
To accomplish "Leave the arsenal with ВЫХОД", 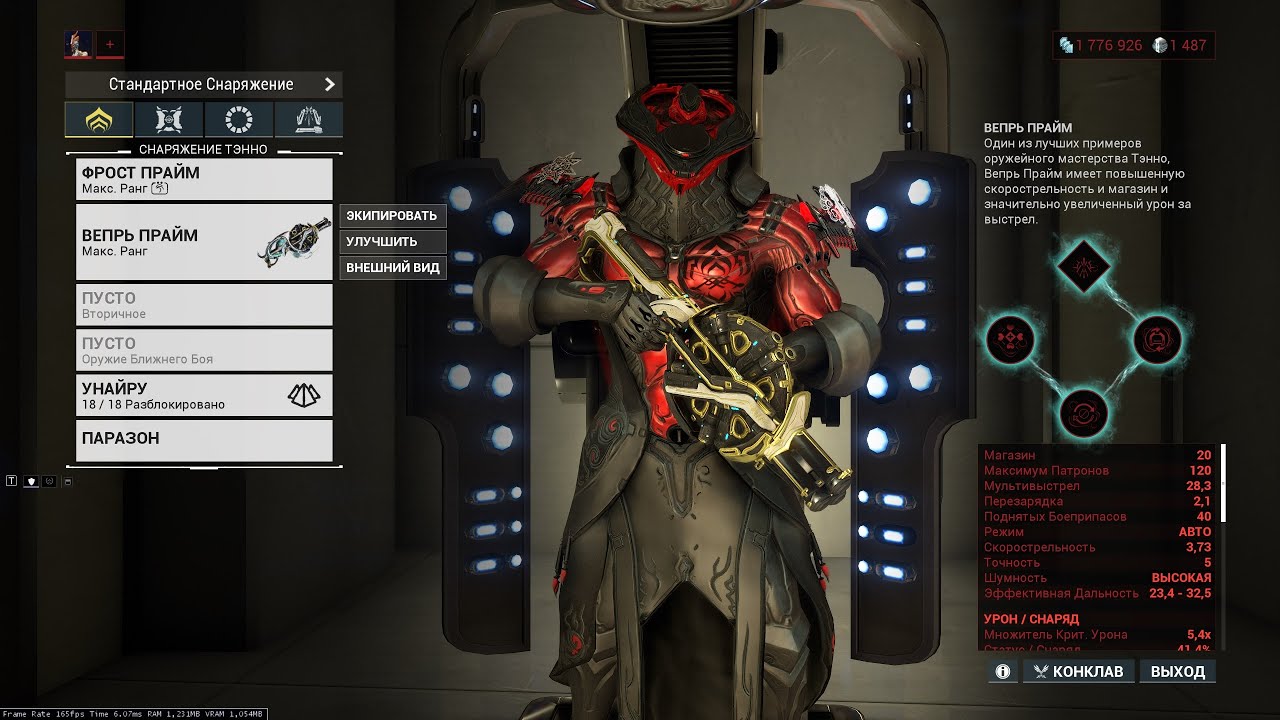I will coord(1178,671).
